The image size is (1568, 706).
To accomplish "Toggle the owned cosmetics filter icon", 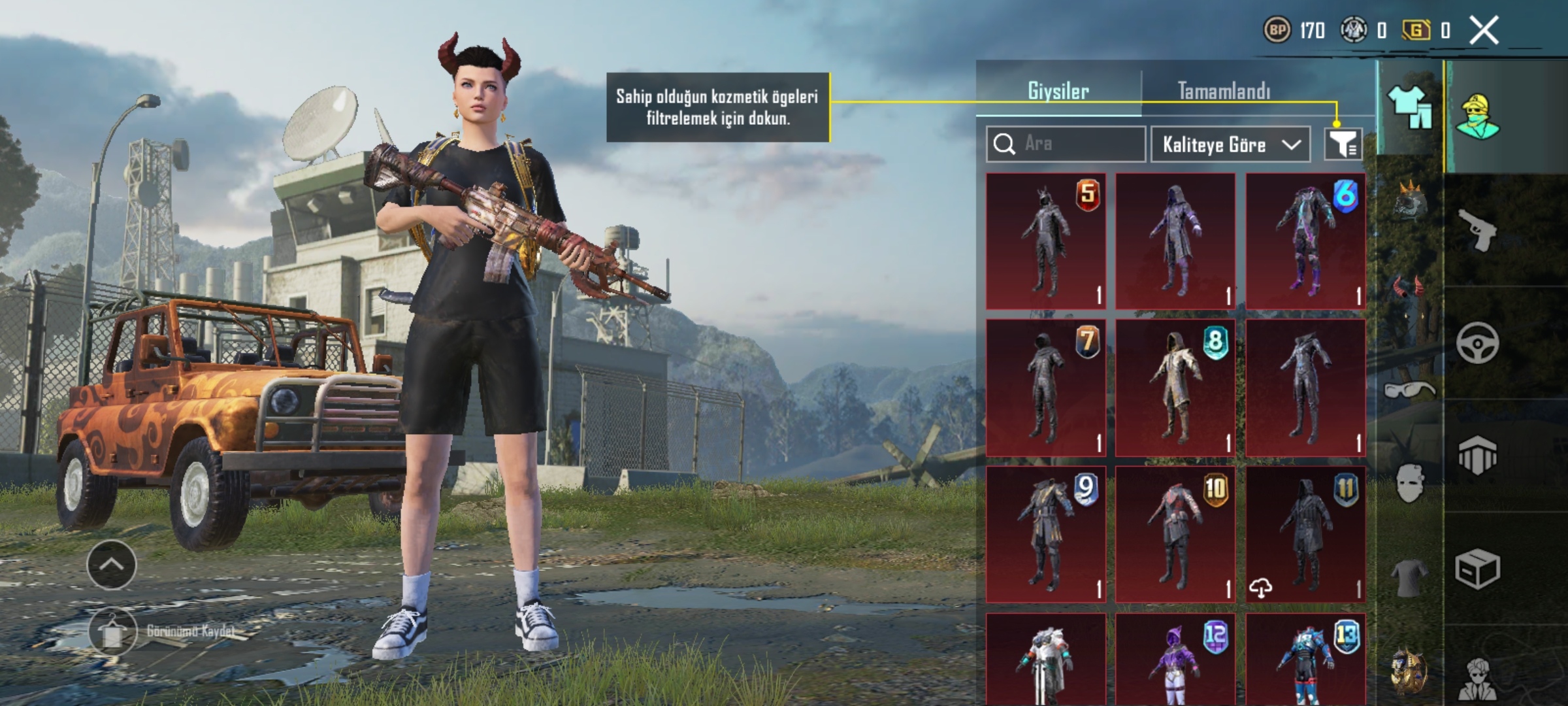I will point(1343,144).
